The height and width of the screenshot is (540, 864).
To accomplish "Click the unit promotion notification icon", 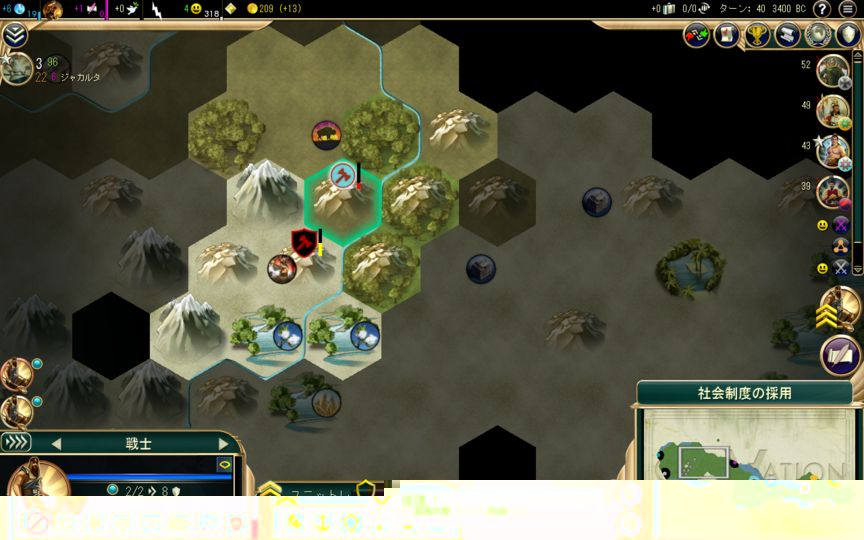I will tap(840, 309).
